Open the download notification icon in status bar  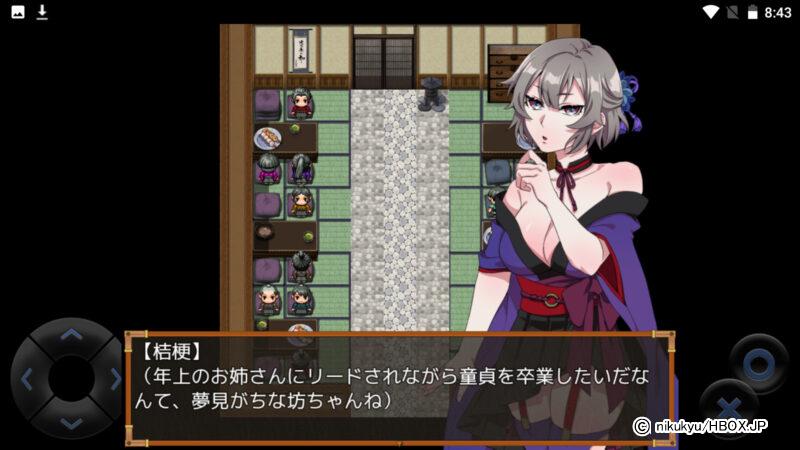[42, 12]
